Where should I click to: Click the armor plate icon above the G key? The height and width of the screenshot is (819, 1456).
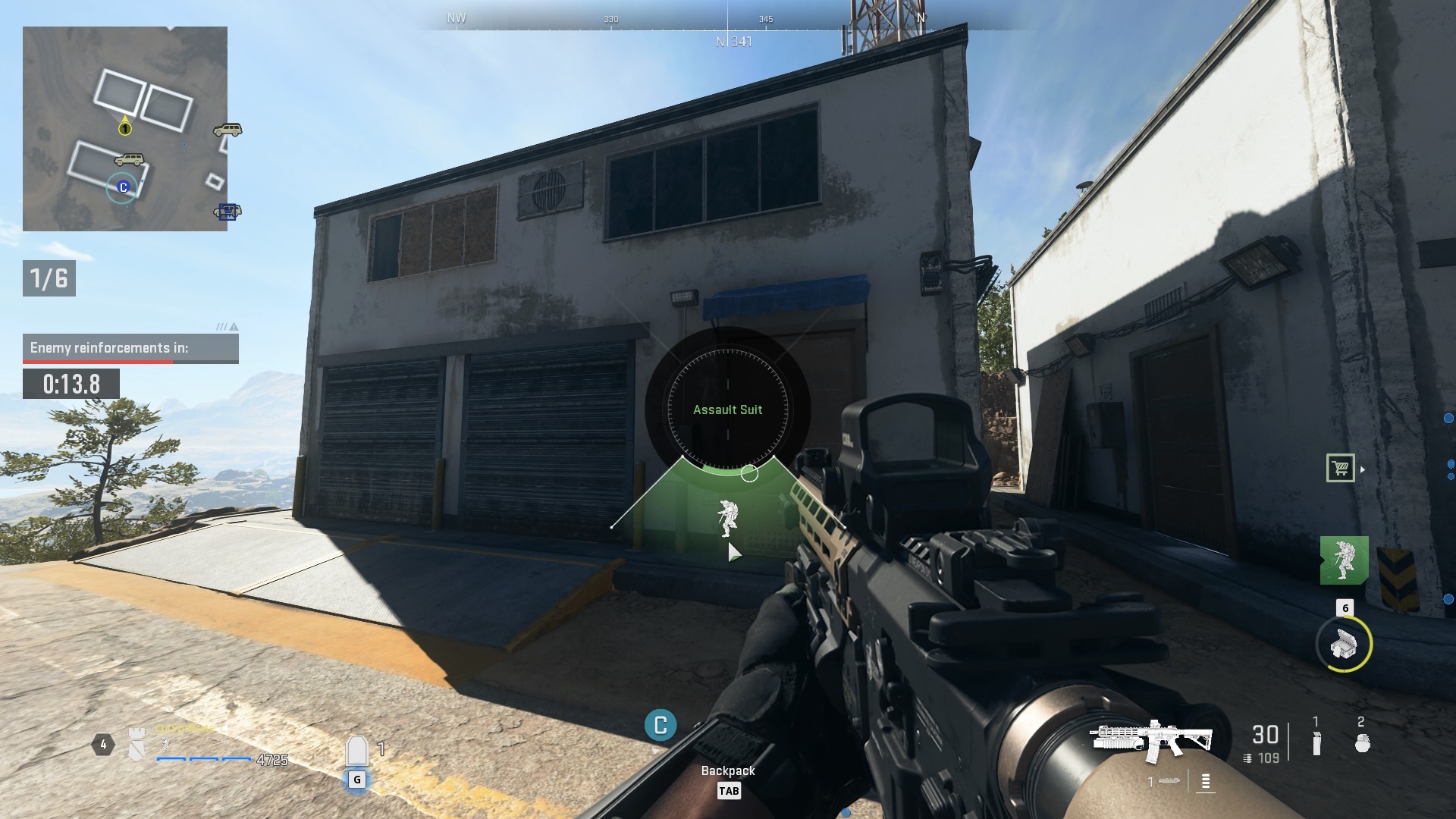pos(356,751)
